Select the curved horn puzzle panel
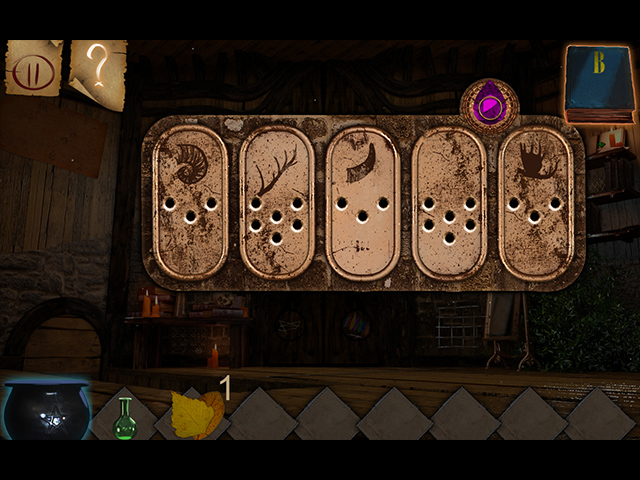 (x=362, y=201)
